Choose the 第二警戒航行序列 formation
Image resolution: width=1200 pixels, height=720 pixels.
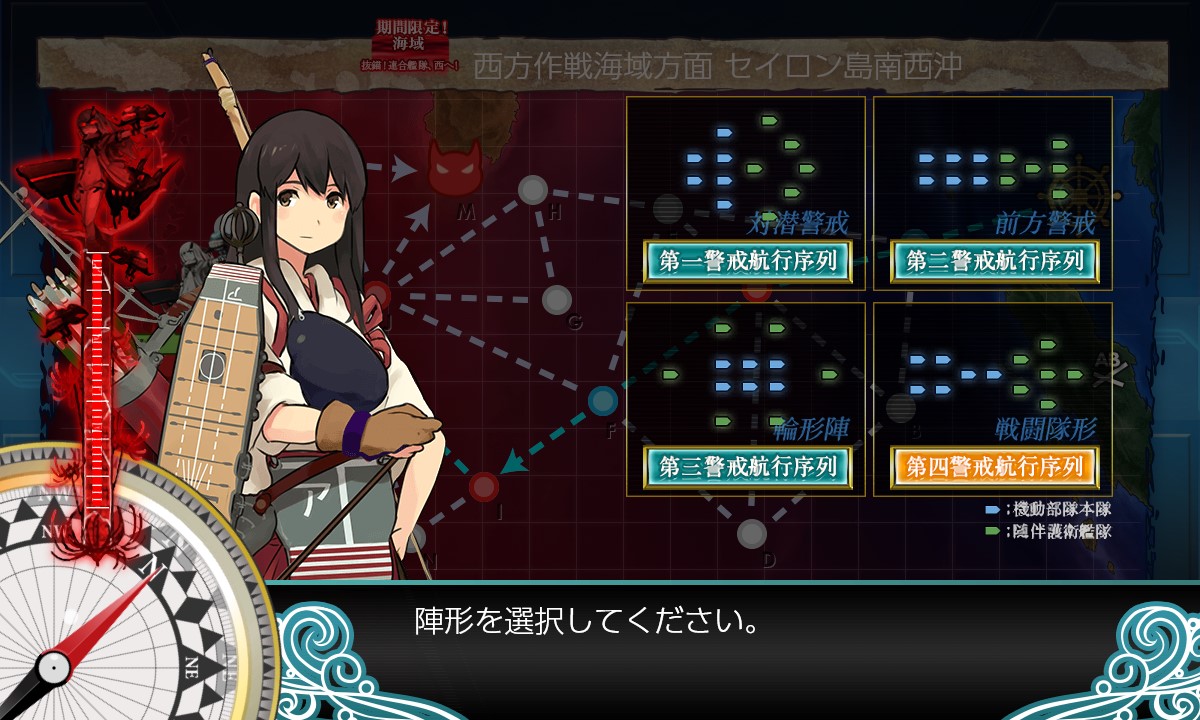[x=994, y=261]
